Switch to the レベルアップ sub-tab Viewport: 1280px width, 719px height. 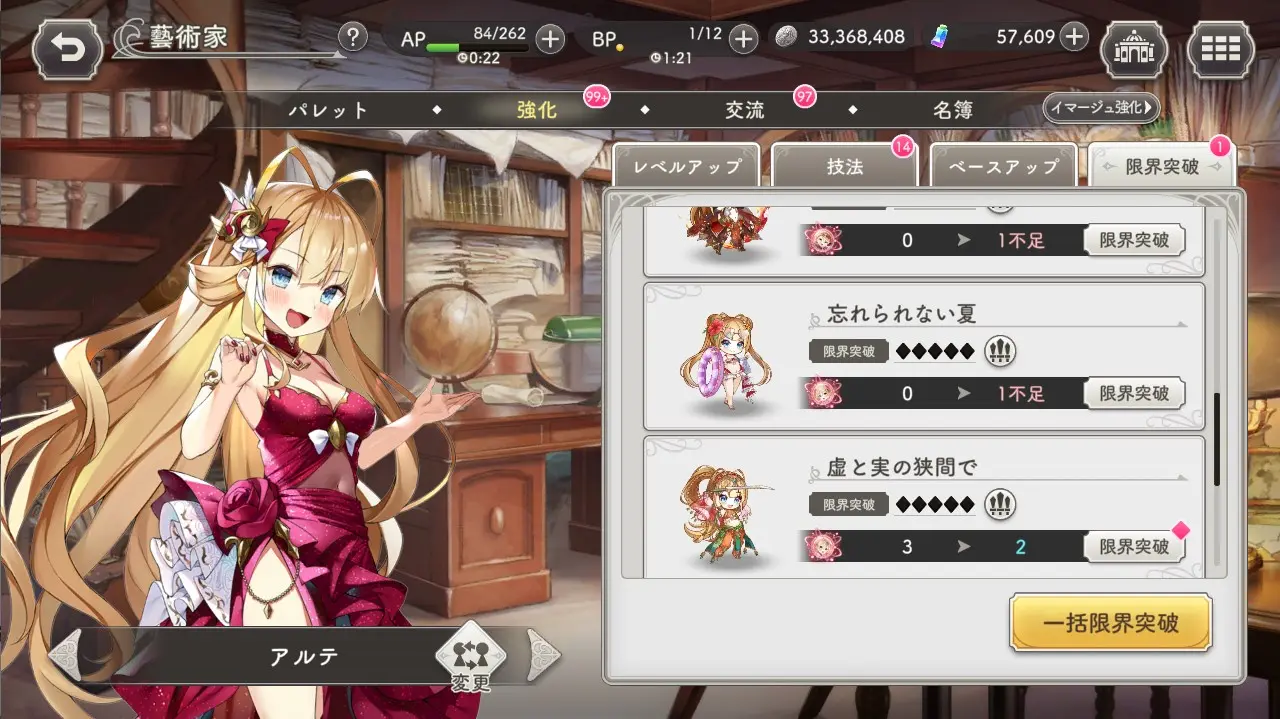686,167
